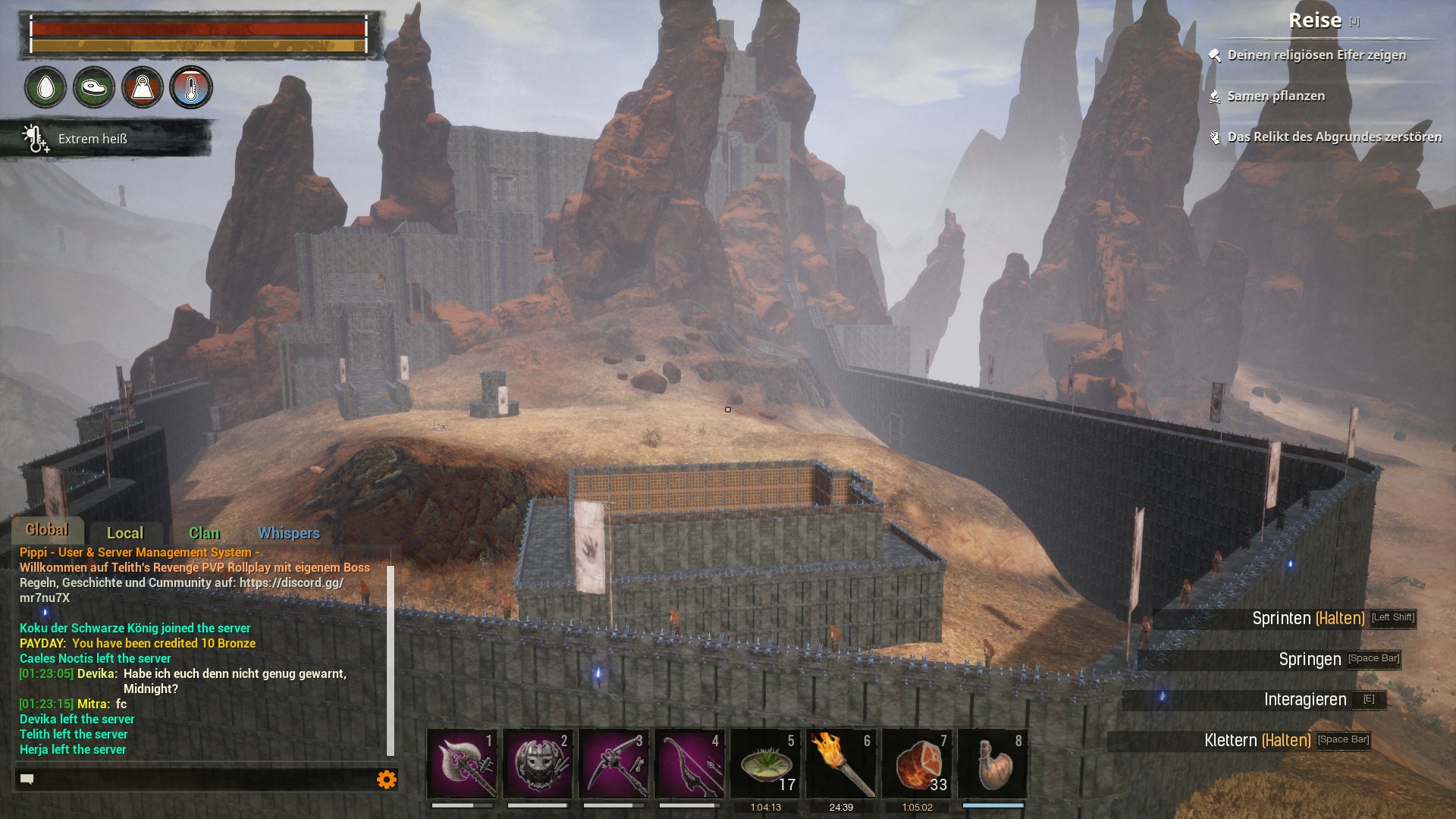Switch to the Global chat tab
Viewport: 1456px width, 819px height.
coord(47,530)
